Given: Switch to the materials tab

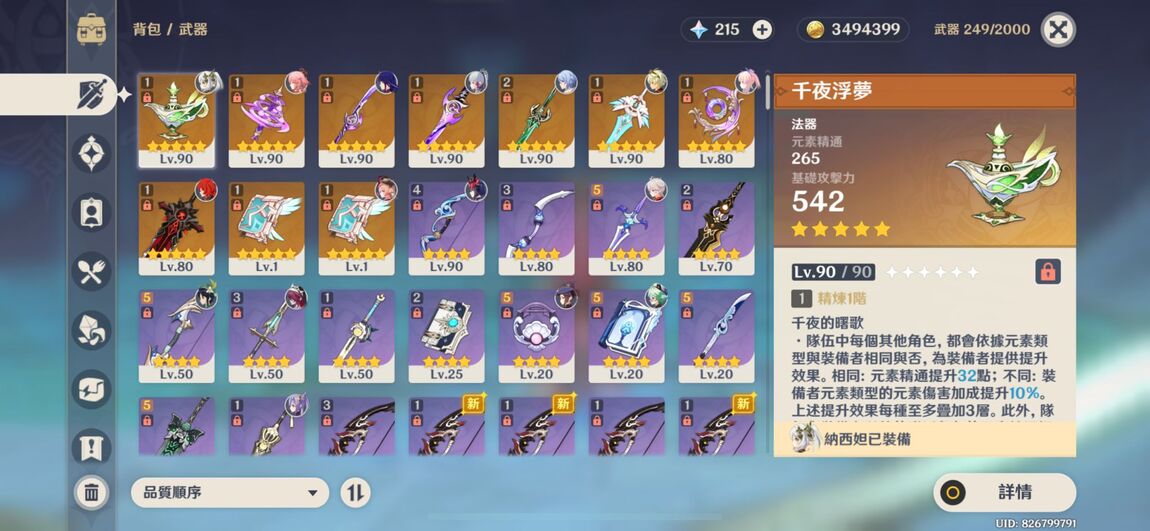Looking at the screenshot, I should coord(93,329).
